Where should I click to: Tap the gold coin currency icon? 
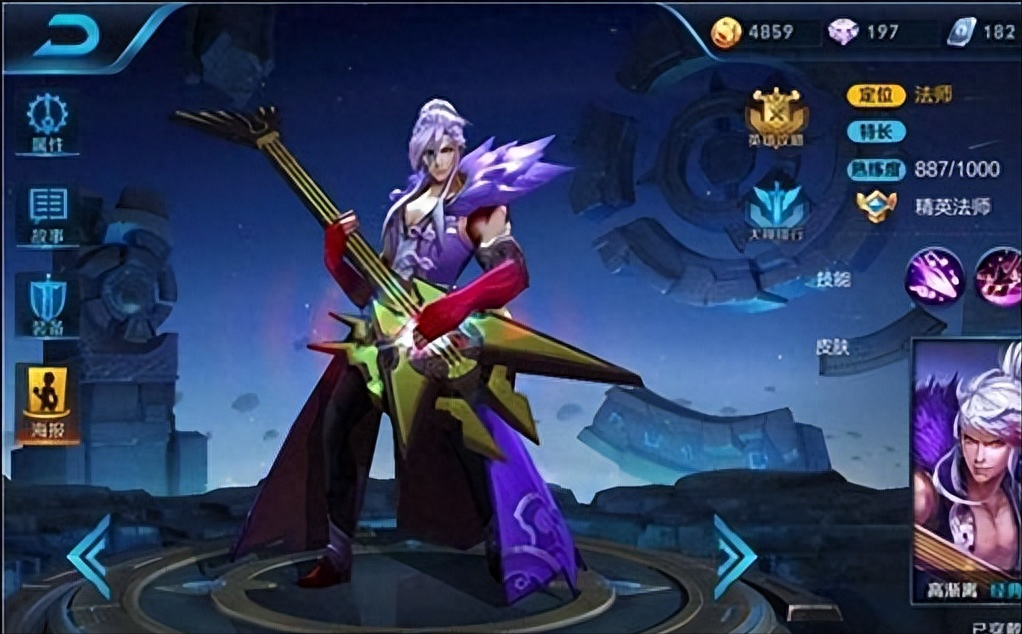725,32
